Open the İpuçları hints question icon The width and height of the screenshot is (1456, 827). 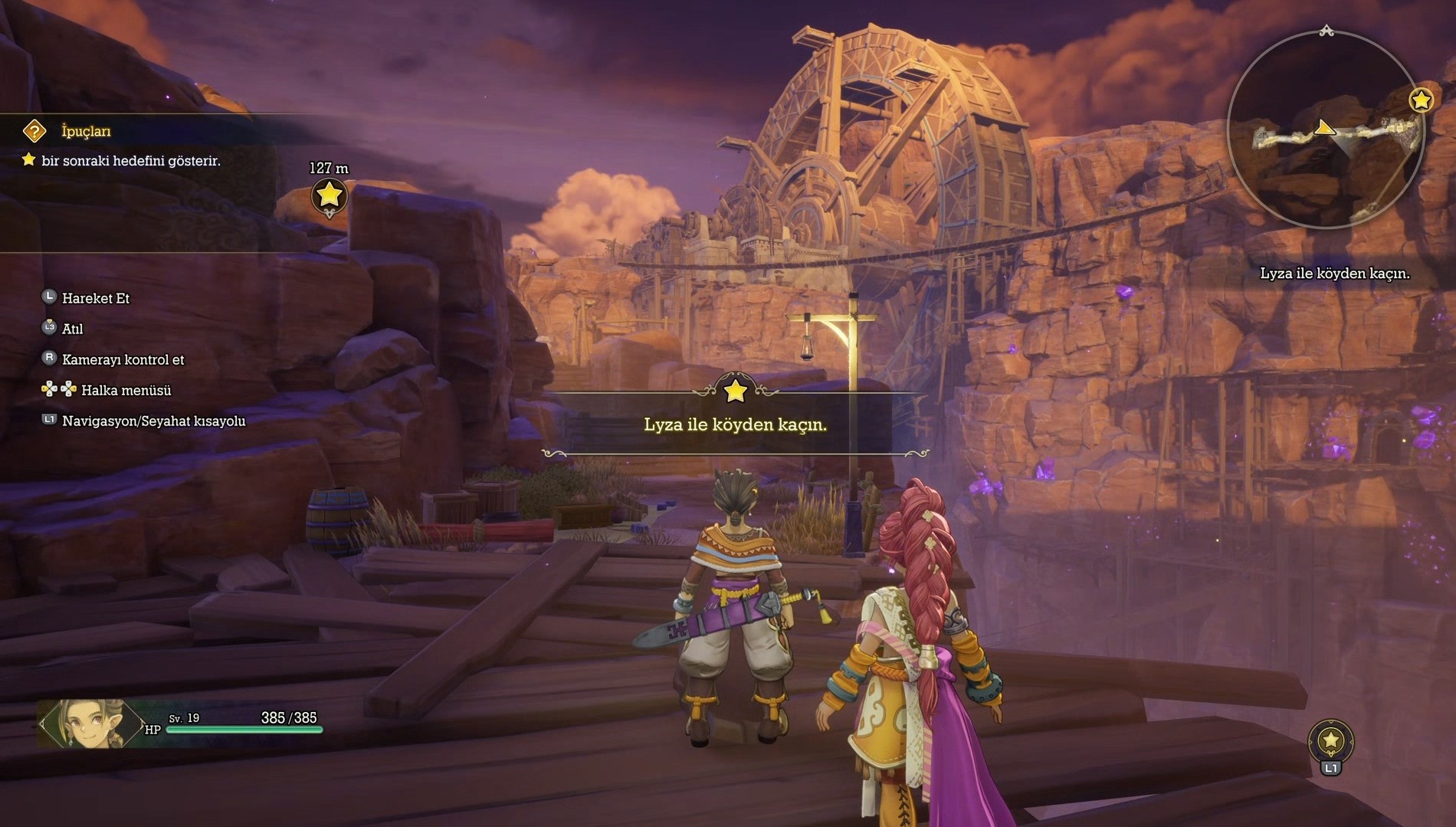pos(34,131)
